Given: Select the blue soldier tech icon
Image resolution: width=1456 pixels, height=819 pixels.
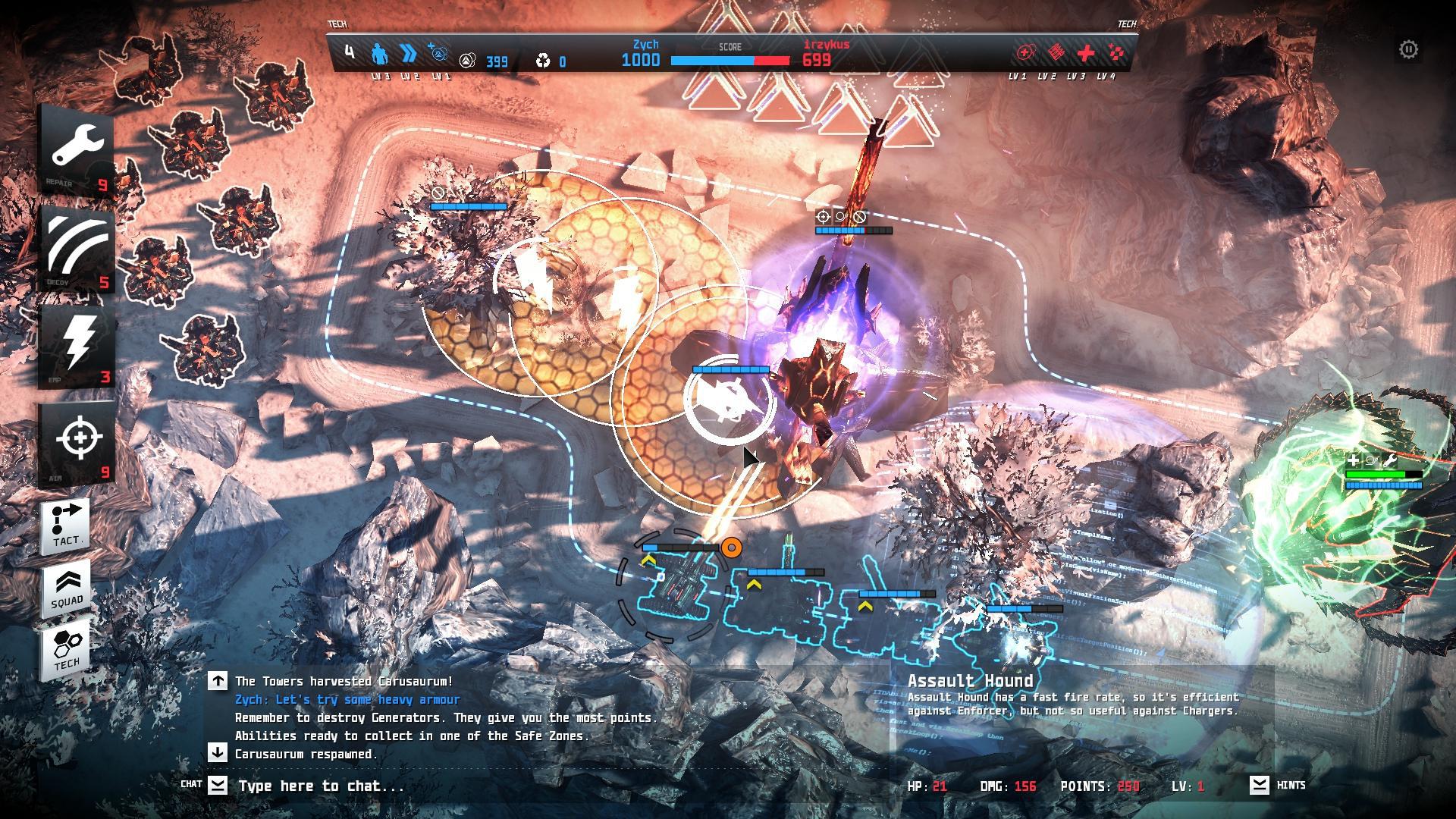Looking at the screenshot, I should (379, 55).
